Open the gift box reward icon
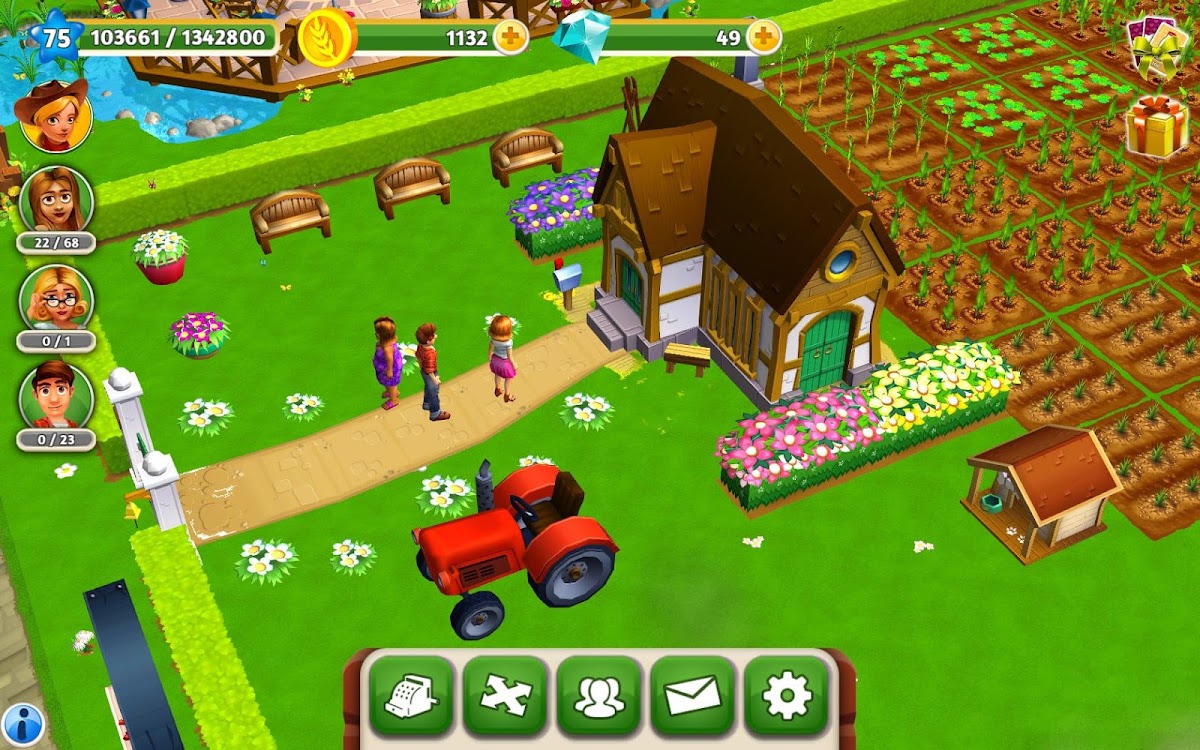Screen dimensions: 1200x750 [1157, 125]
